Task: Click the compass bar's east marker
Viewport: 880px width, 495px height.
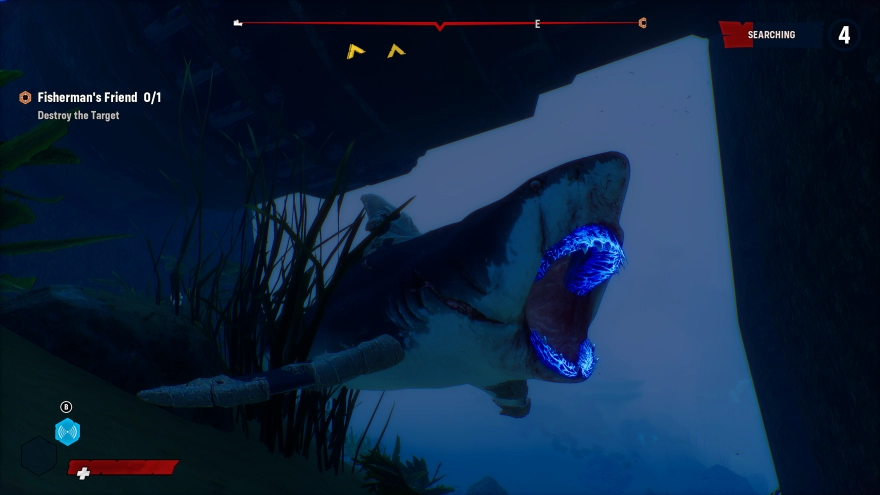Action: (537, 24)
